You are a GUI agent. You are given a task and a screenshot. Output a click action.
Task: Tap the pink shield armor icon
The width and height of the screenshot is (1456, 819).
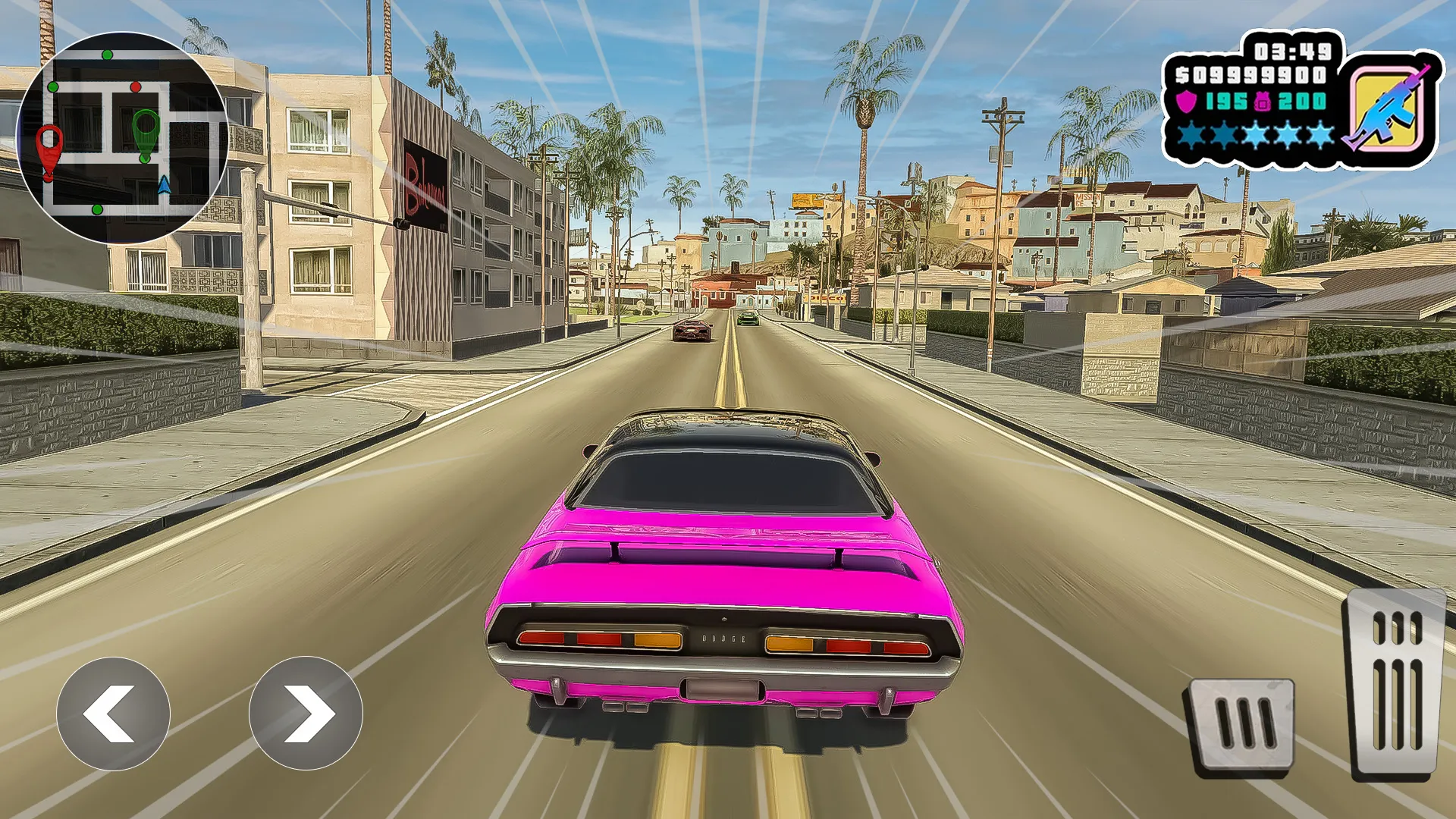(x=1187, y=102)
